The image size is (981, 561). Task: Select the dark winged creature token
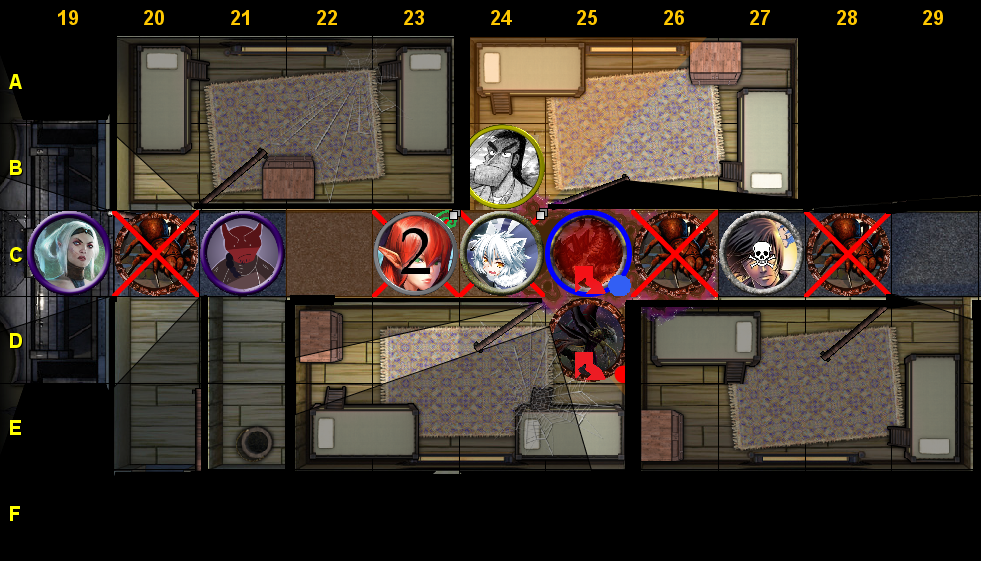[x=588, y=340]
